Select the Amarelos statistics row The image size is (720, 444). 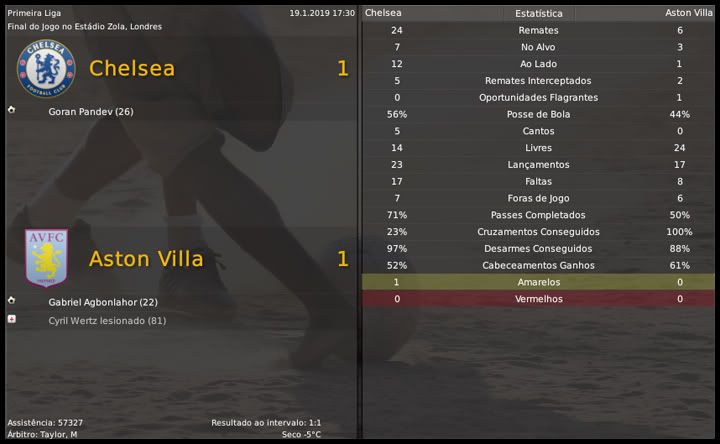click(538, 282)
